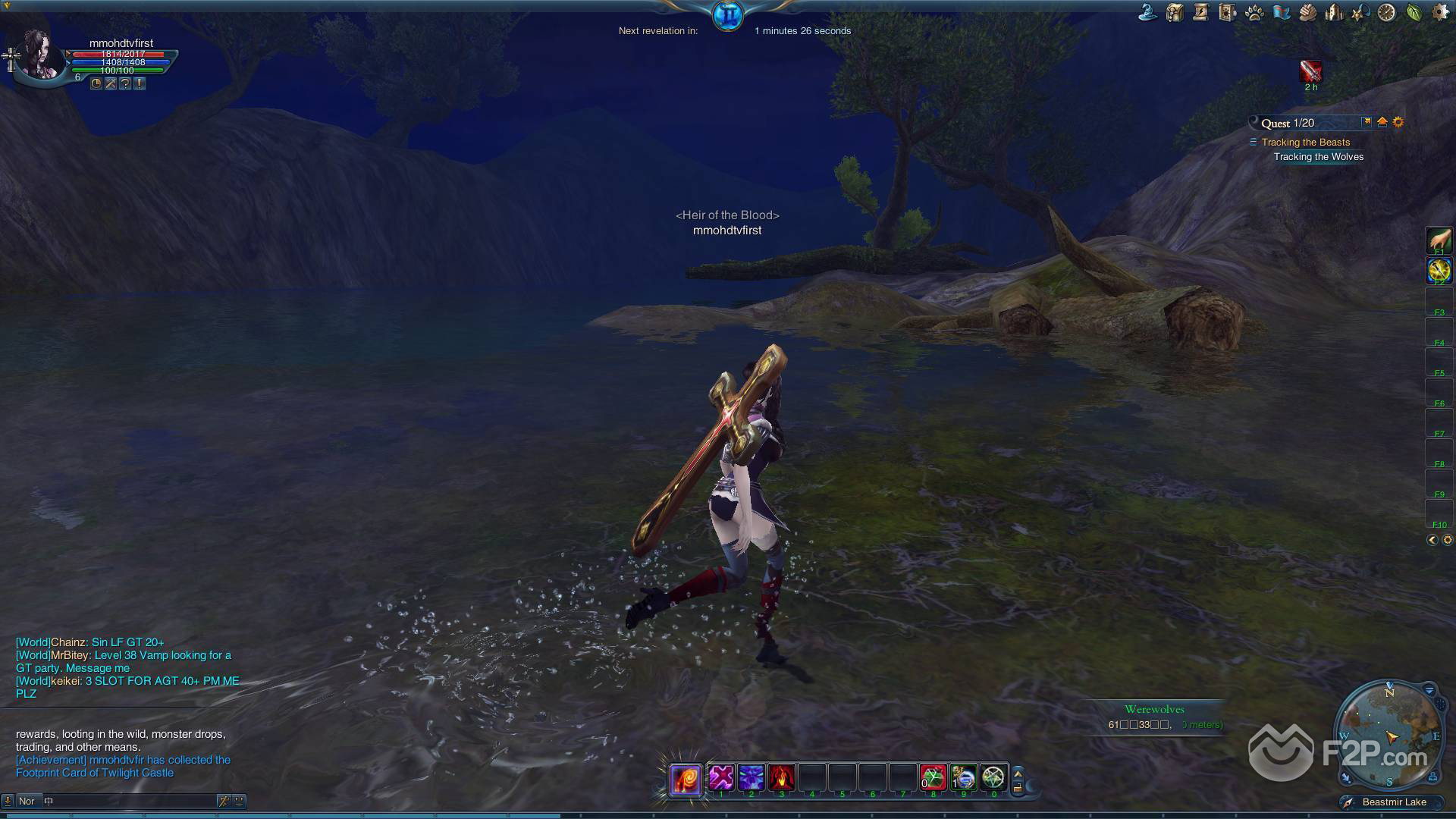This screenshot has height=819, width=1456.
Task: Click the circular minimap
Action: coord(1389,734)
